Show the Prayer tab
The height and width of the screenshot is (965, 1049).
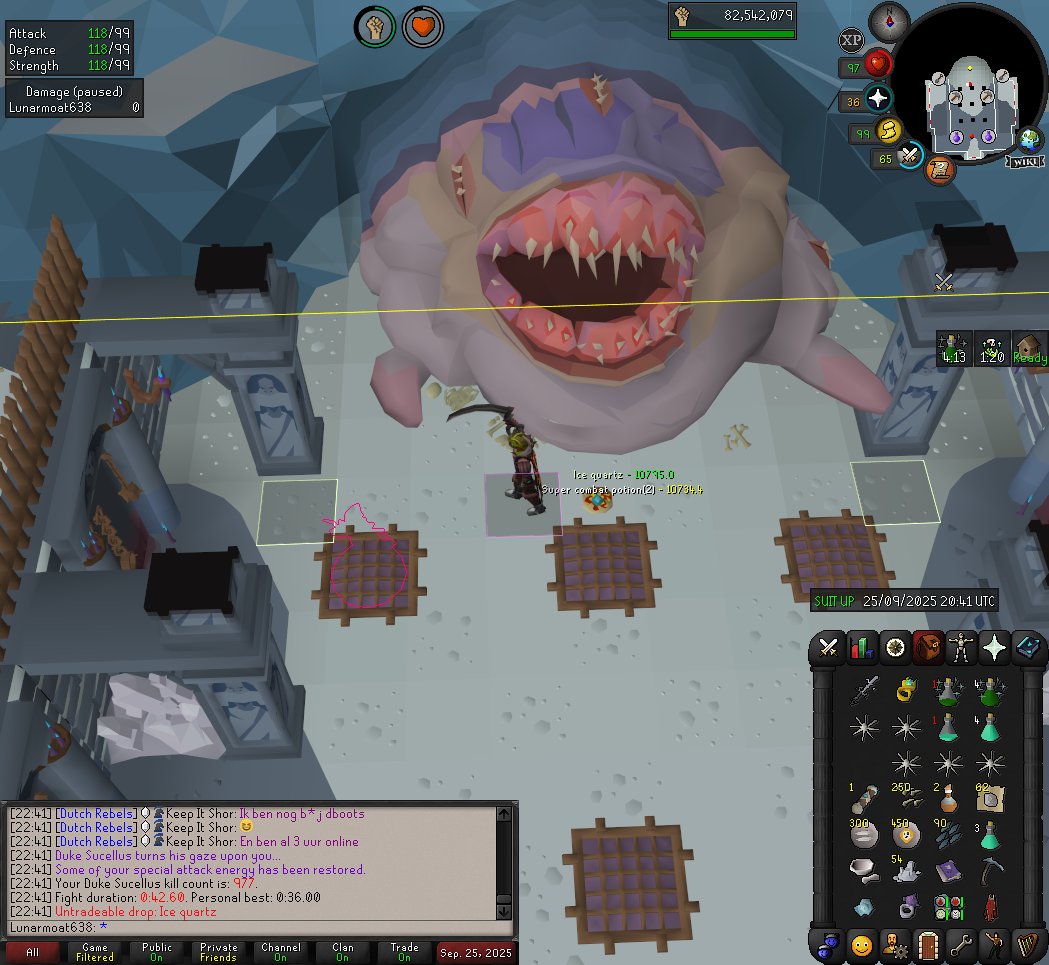tap(995, 647)
